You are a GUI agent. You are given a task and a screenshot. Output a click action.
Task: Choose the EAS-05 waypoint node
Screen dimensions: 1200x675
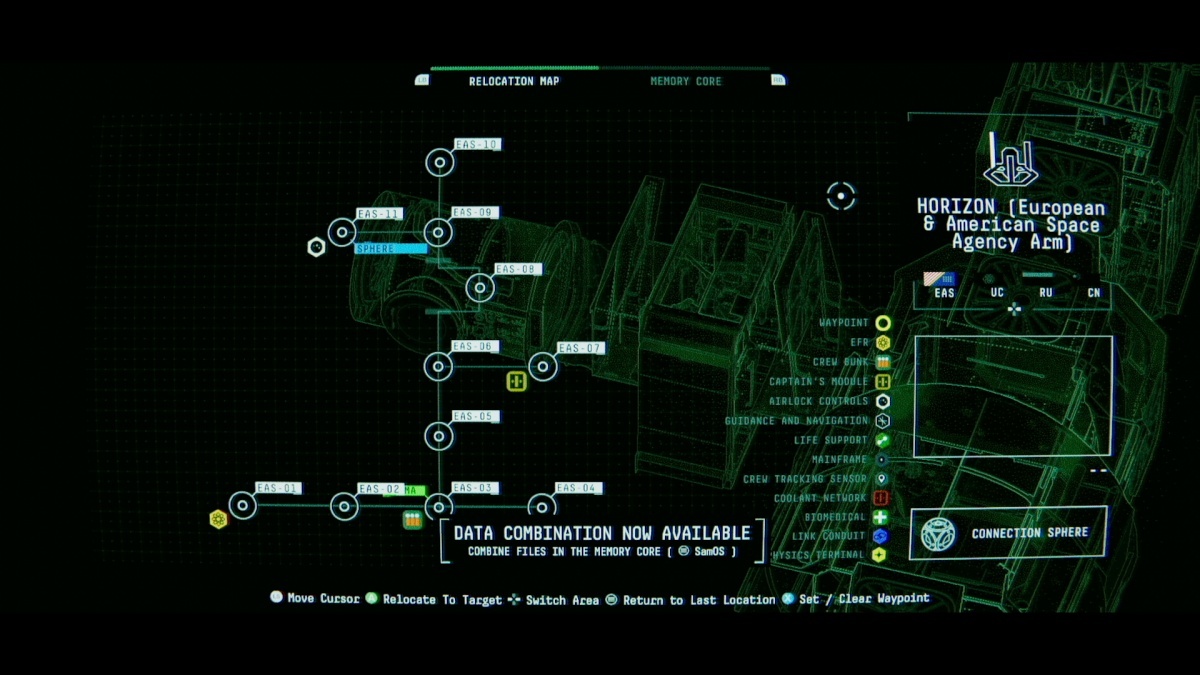tap(439, 435)
